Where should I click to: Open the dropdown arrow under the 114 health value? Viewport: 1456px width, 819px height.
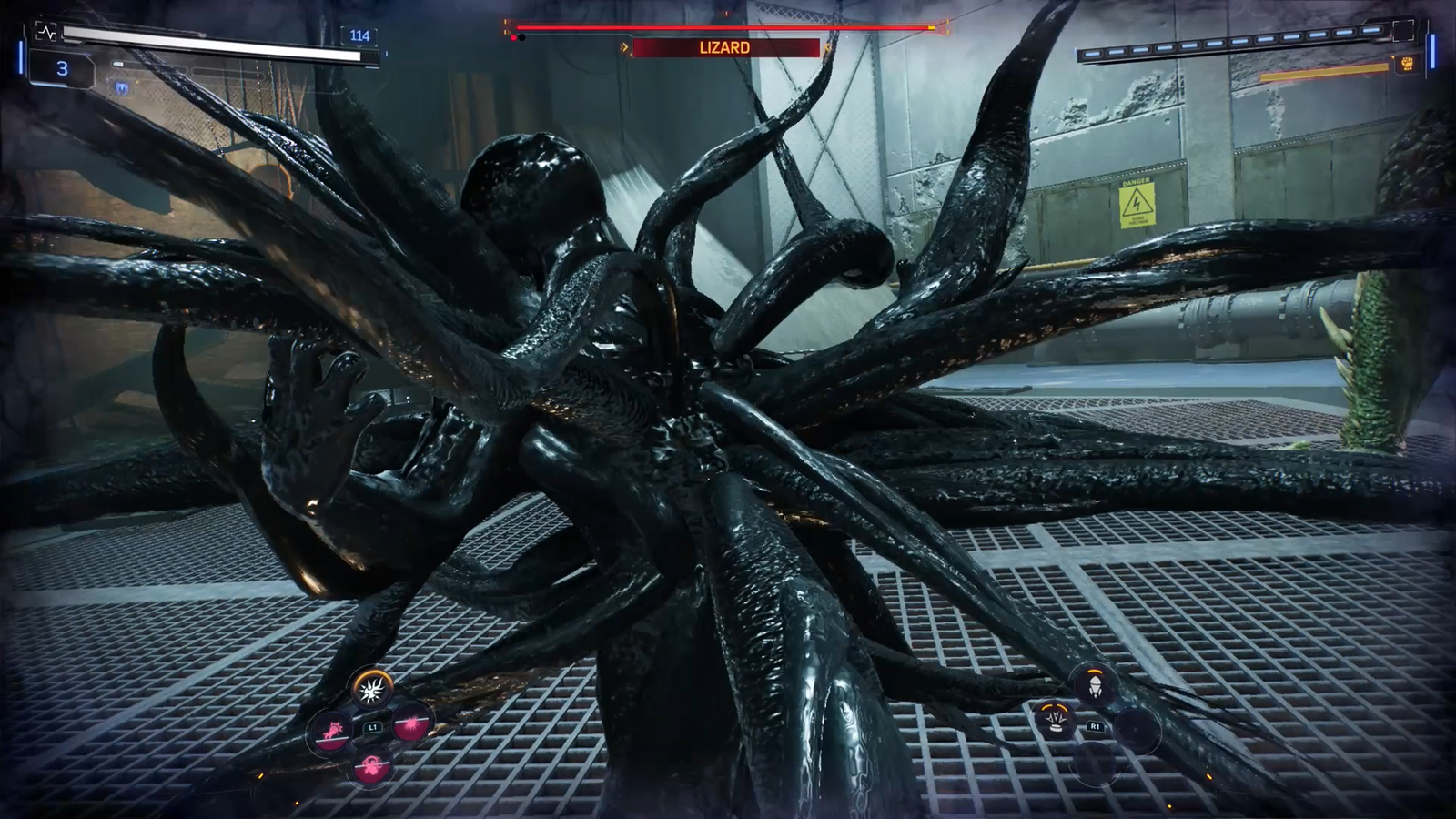359,47
